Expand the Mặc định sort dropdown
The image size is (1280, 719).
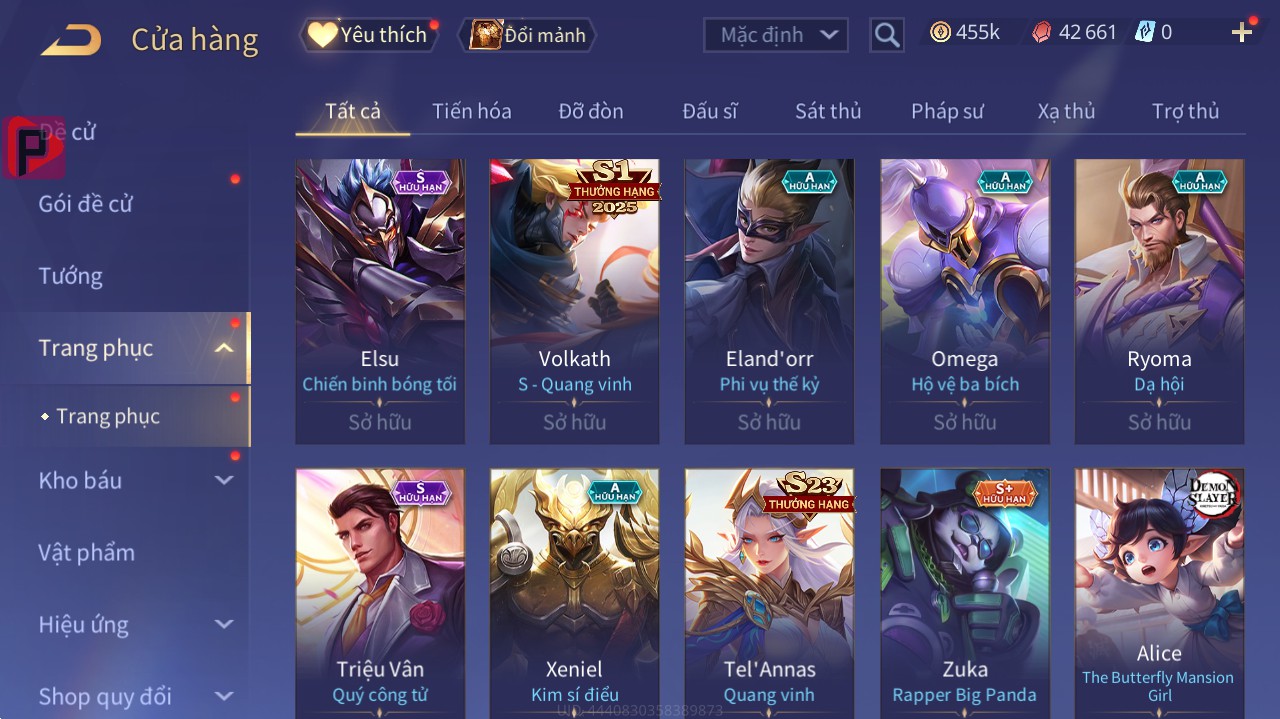tap(776, 35)
